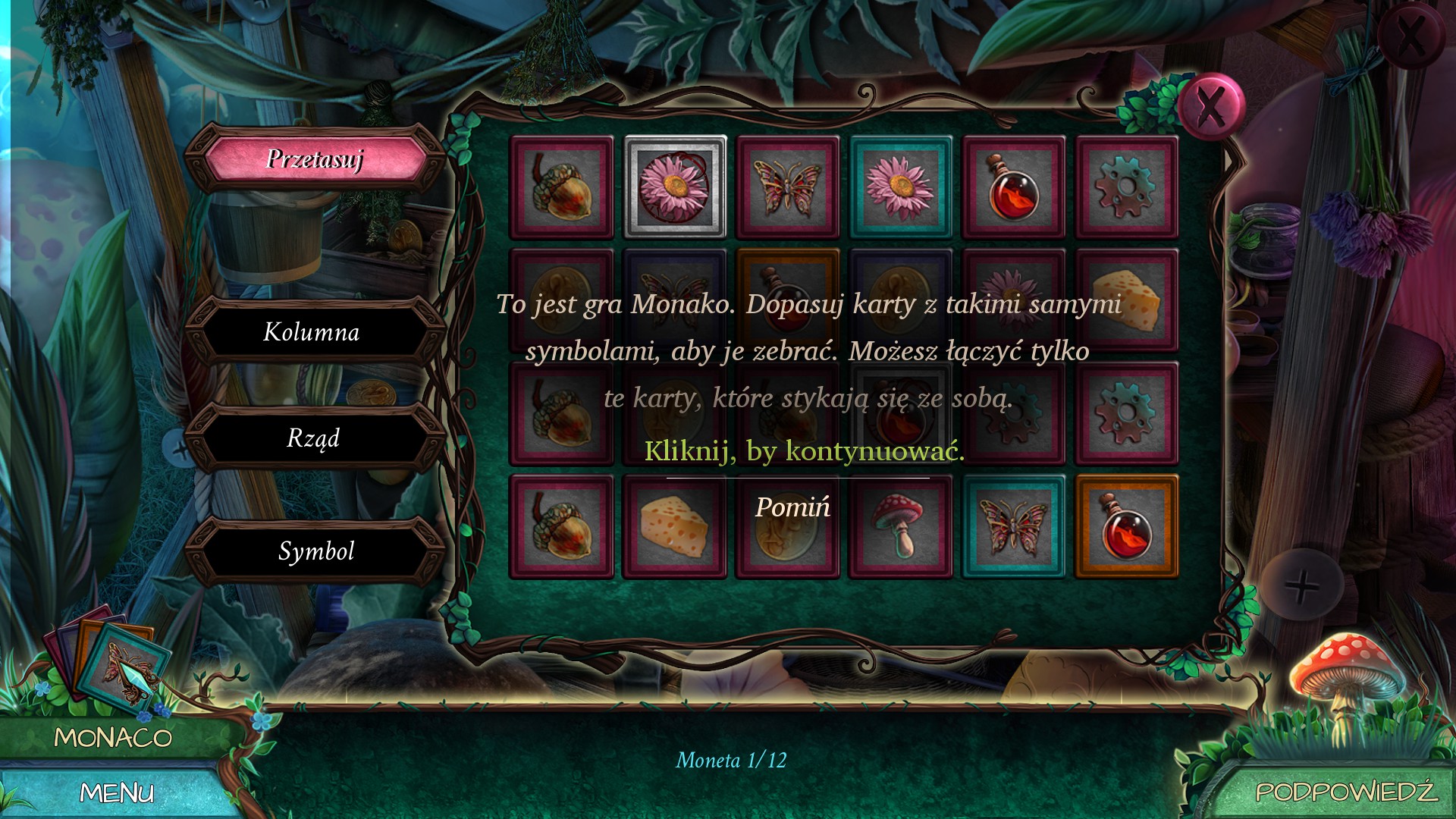The width and height of the screenshot is (1456, 819).
Task: Shuffle cards with the Przetasuj button
Action: click(x=315, y=159)
